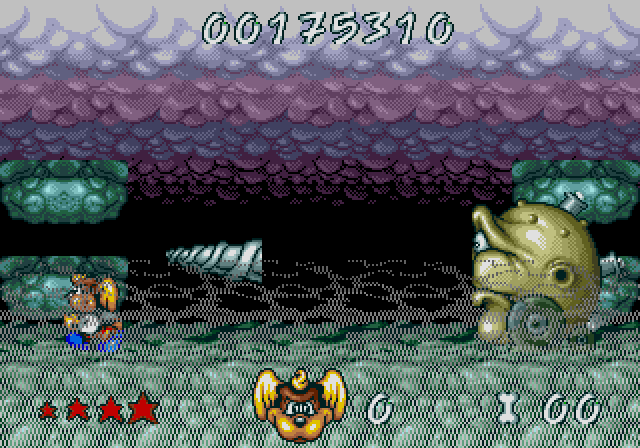Select the bone collectible icon

(x=510, y=407)
